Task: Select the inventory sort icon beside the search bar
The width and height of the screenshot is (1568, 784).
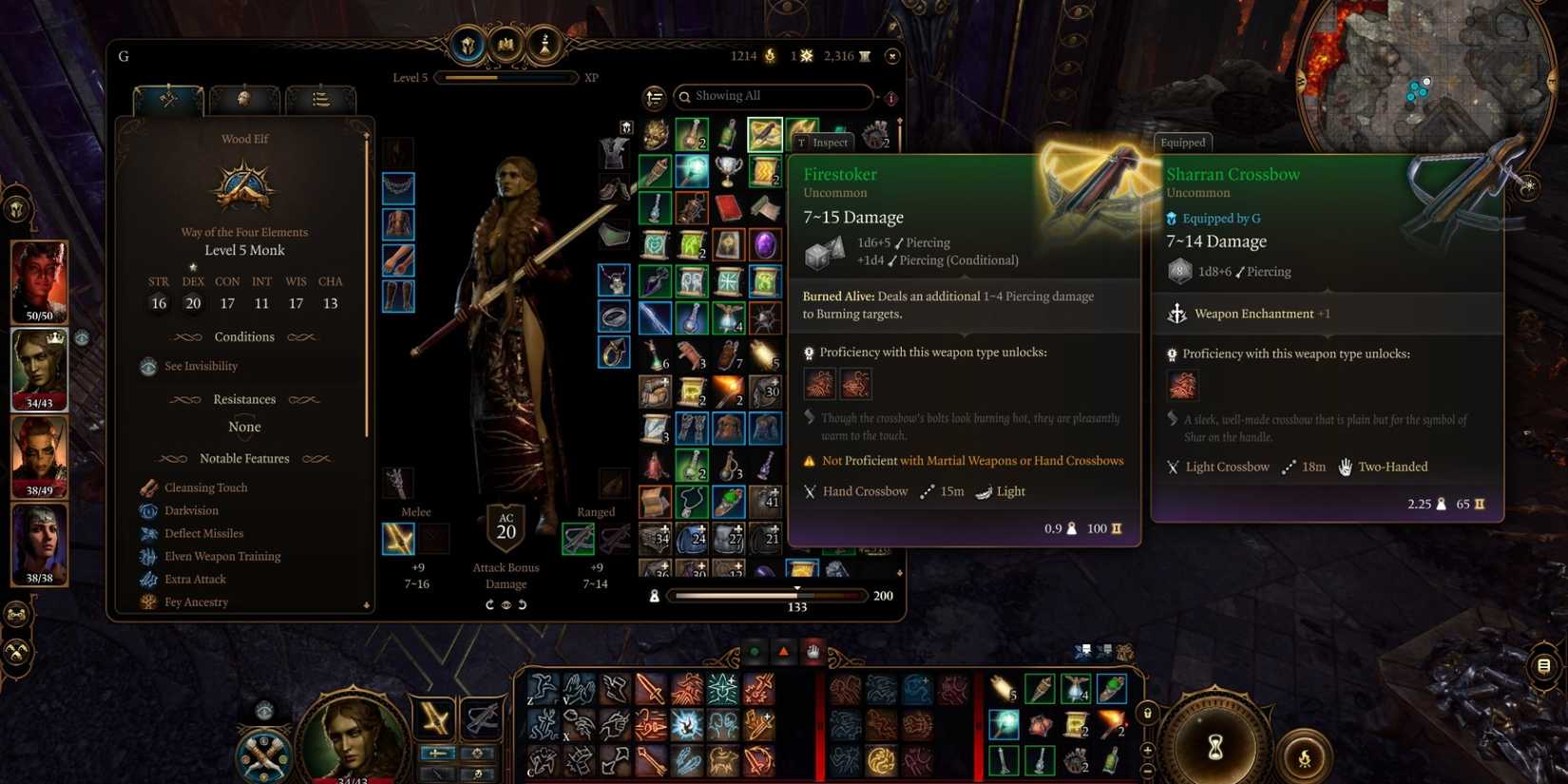Action: 656,97
